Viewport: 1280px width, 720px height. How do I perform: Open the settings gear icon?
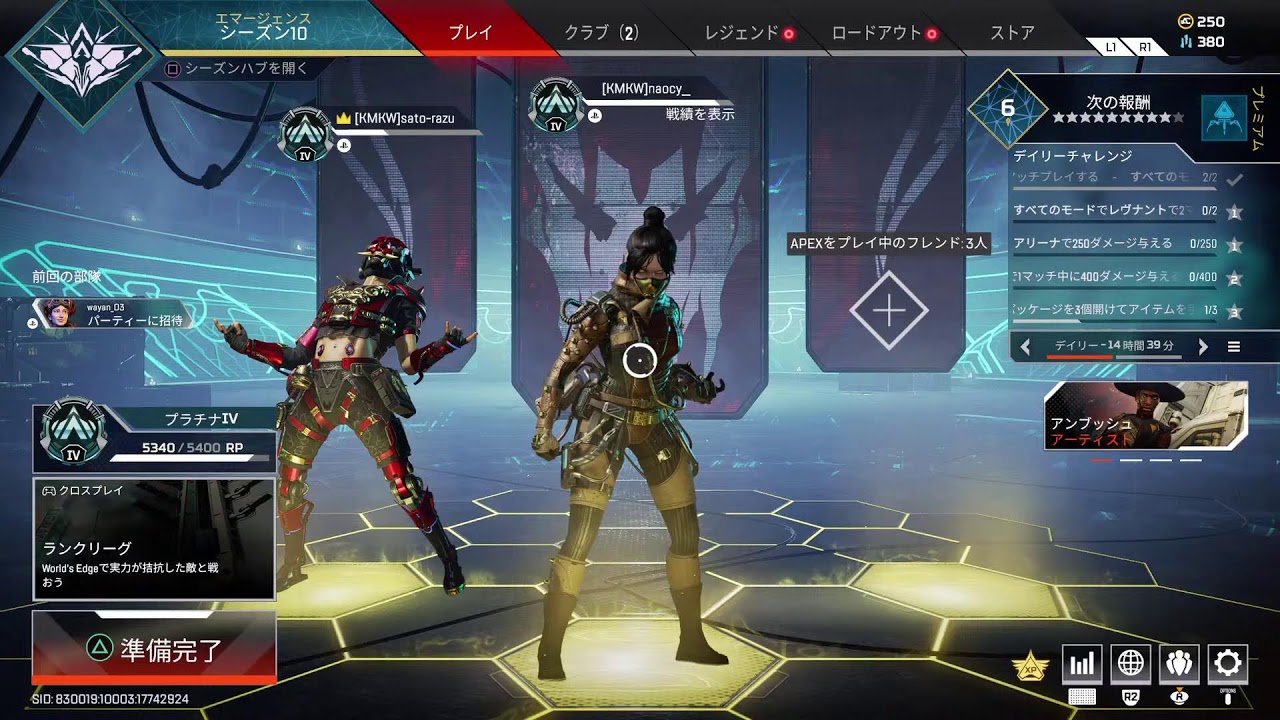click(1227, 663)
